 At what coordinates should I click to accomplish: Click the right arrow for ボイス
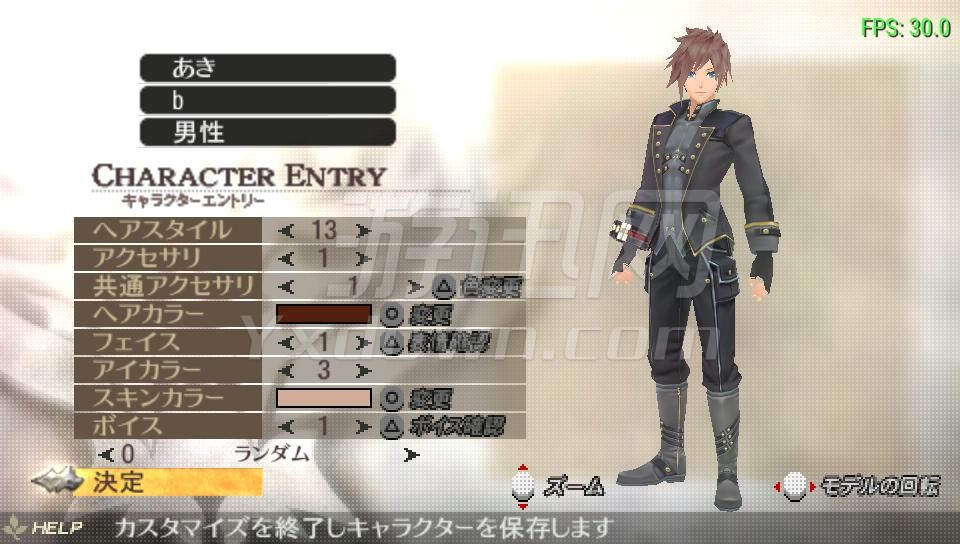(x=361, y=426)
